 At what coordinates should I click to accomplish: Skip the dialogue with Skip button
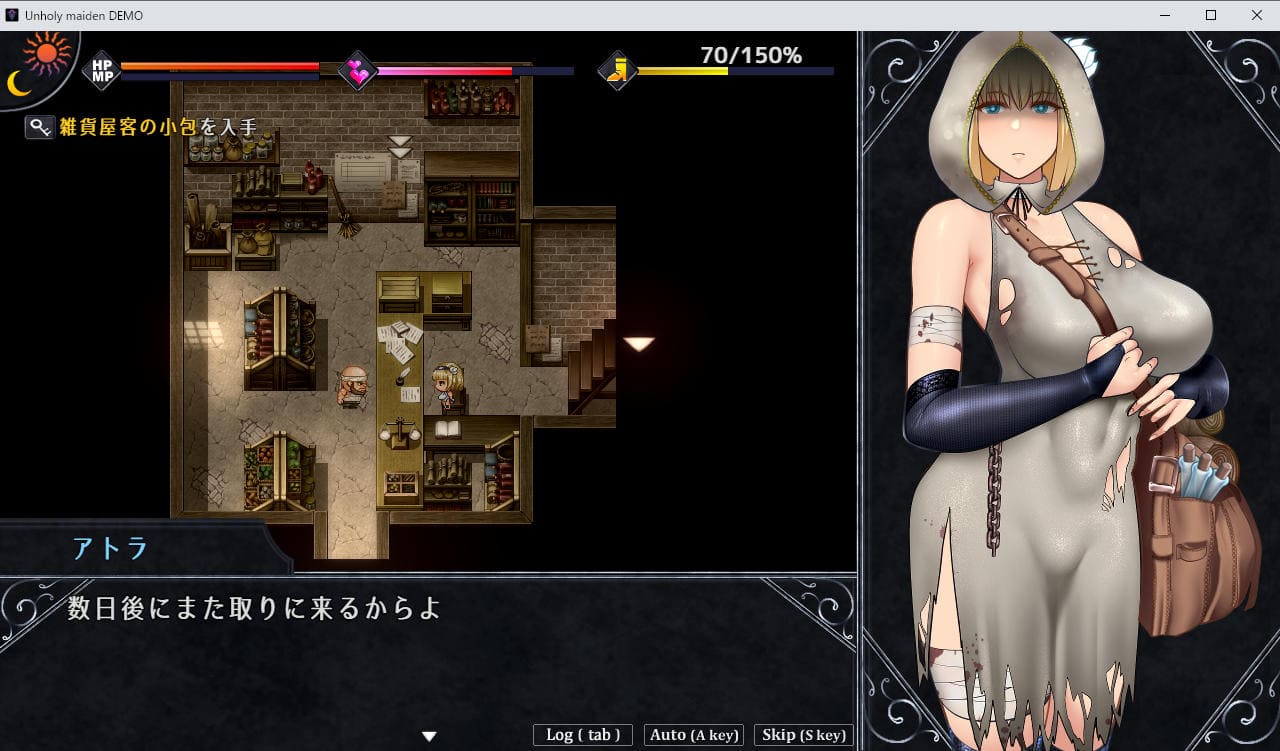tap(803, 735)
